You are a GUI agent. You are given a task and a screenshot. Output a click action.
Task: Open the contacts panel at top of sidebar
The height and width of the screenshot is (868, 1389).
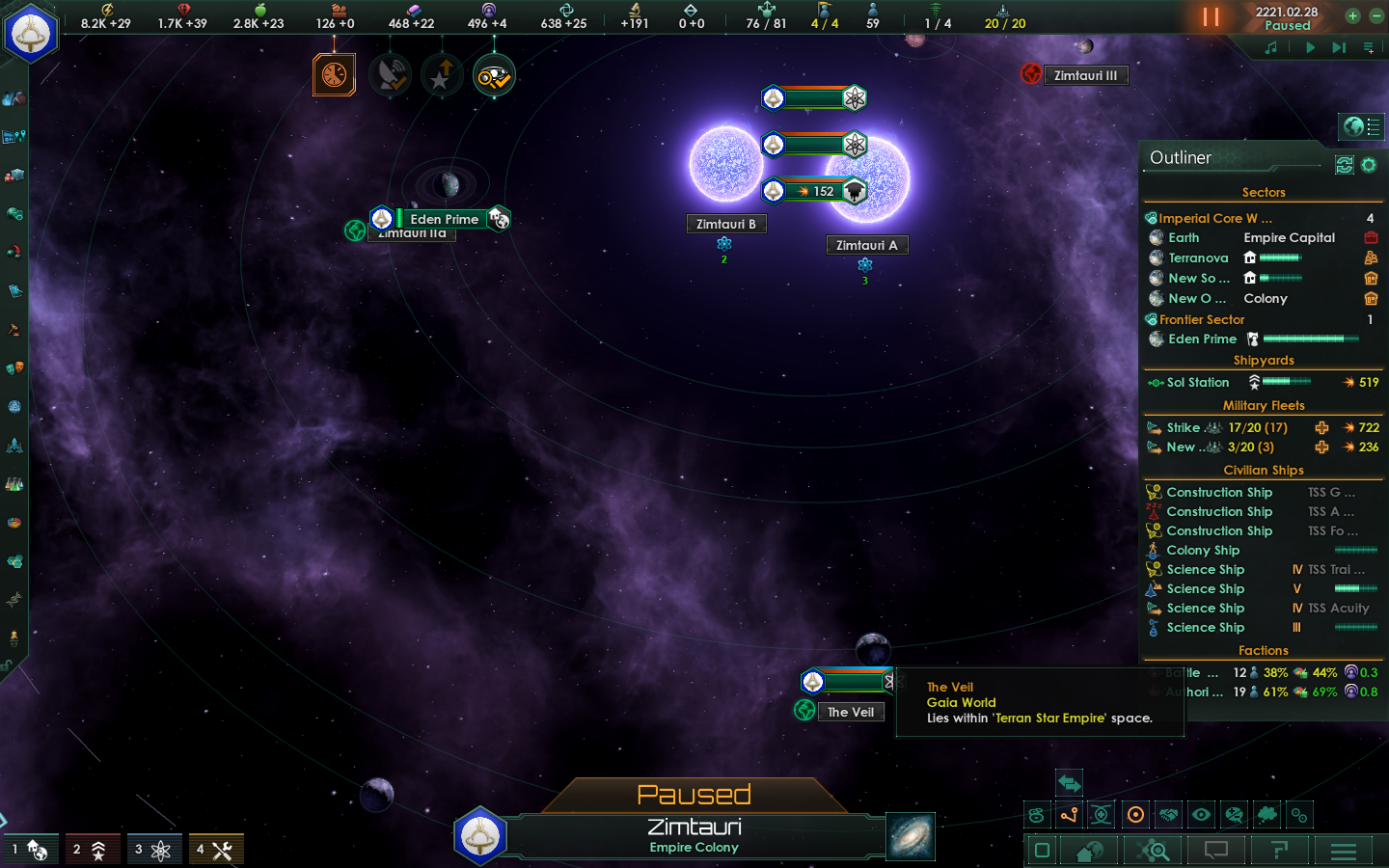click(x=14, y=96)
